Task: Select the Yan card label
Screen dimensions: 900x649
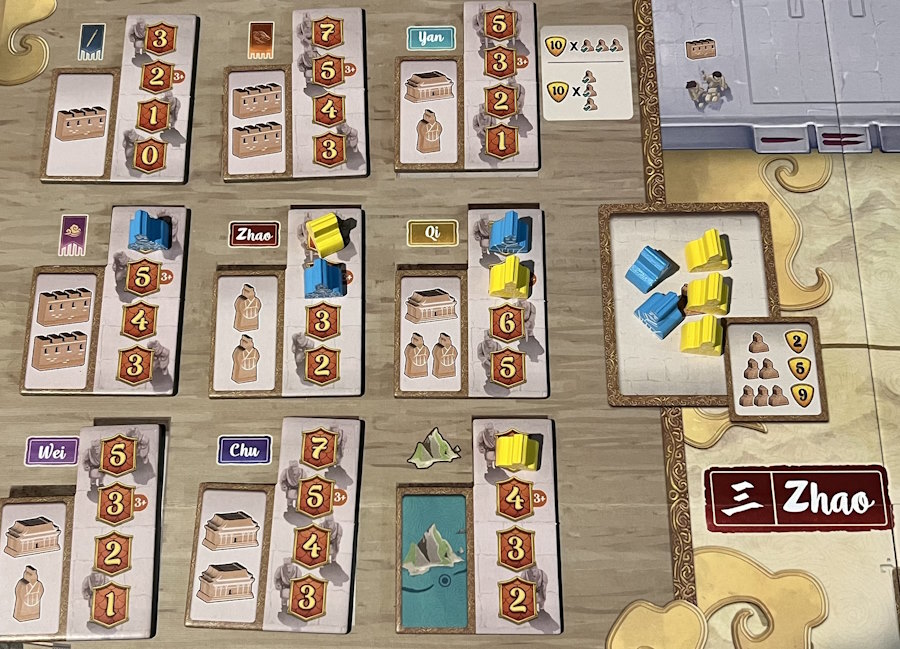Action: coord(431,38)
